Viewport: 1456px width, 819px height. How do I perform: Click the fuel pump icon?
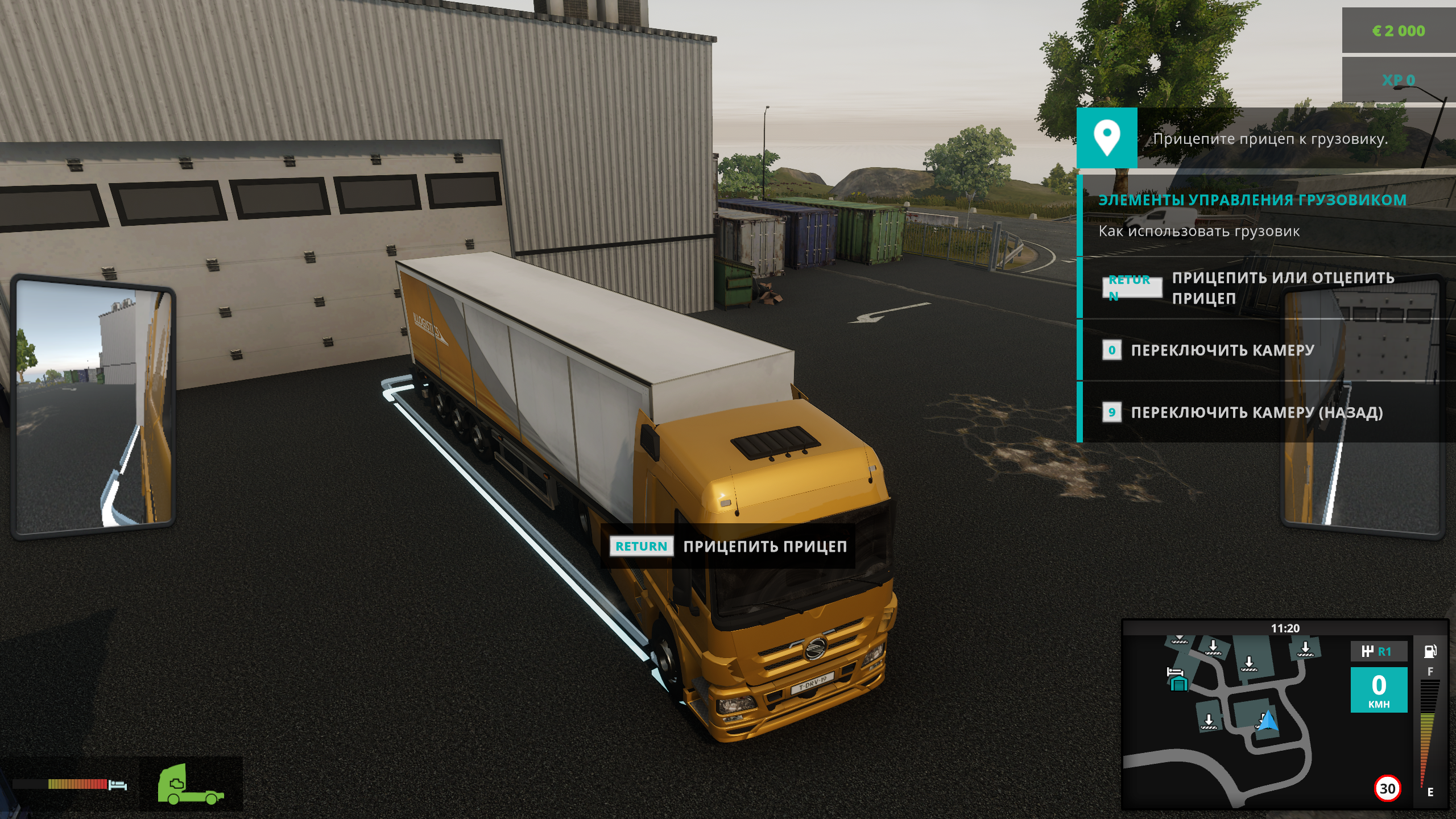pos(1430,651)
